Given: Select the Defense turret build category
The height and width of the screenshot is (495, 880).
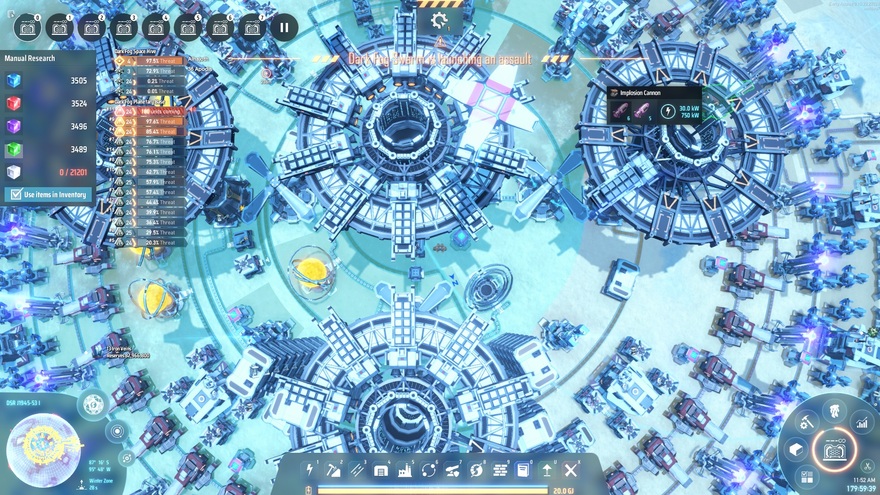Looking at the screenshot, I should coord(452,470).
